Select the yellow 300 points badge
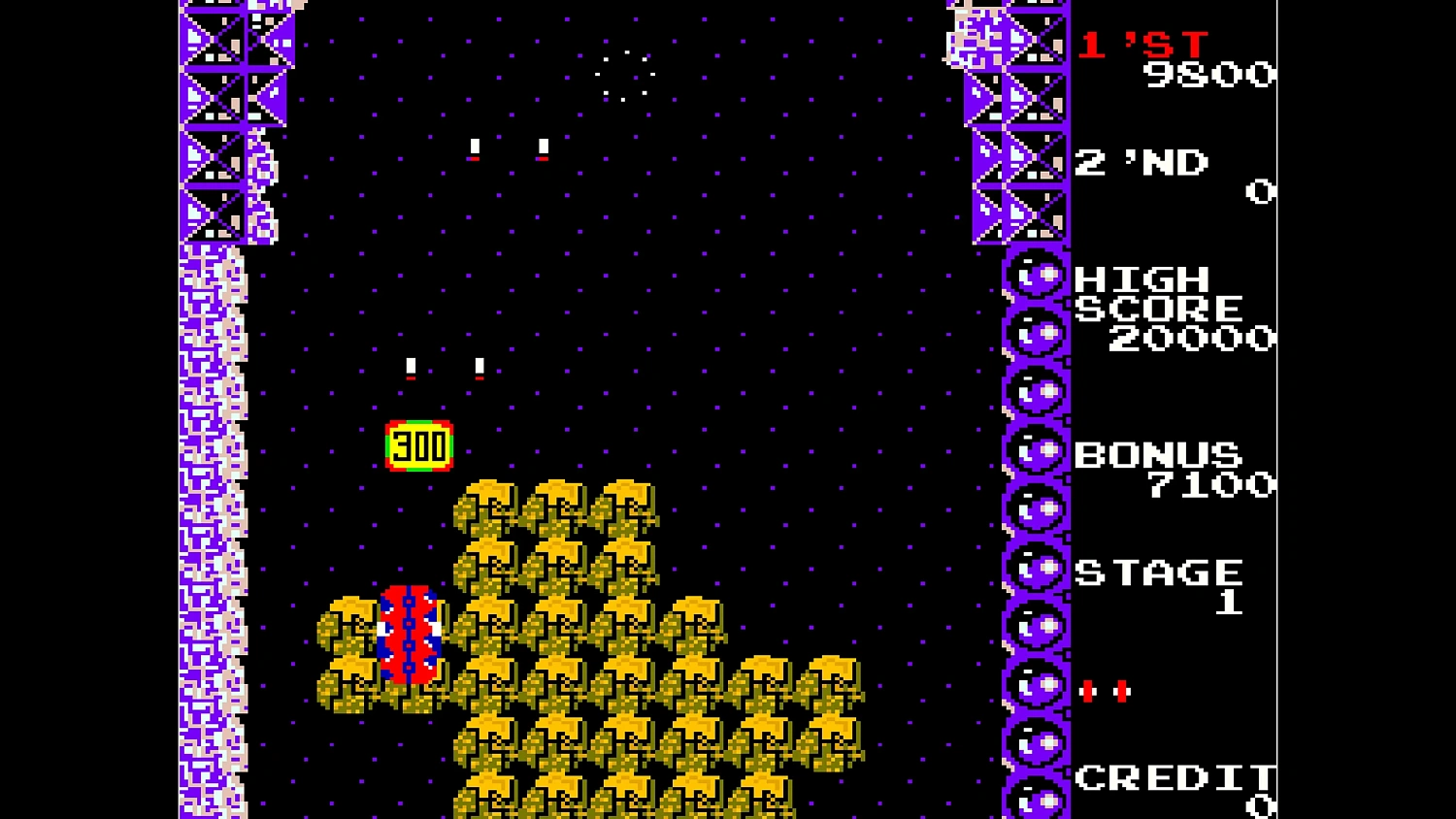 point(420,445)
